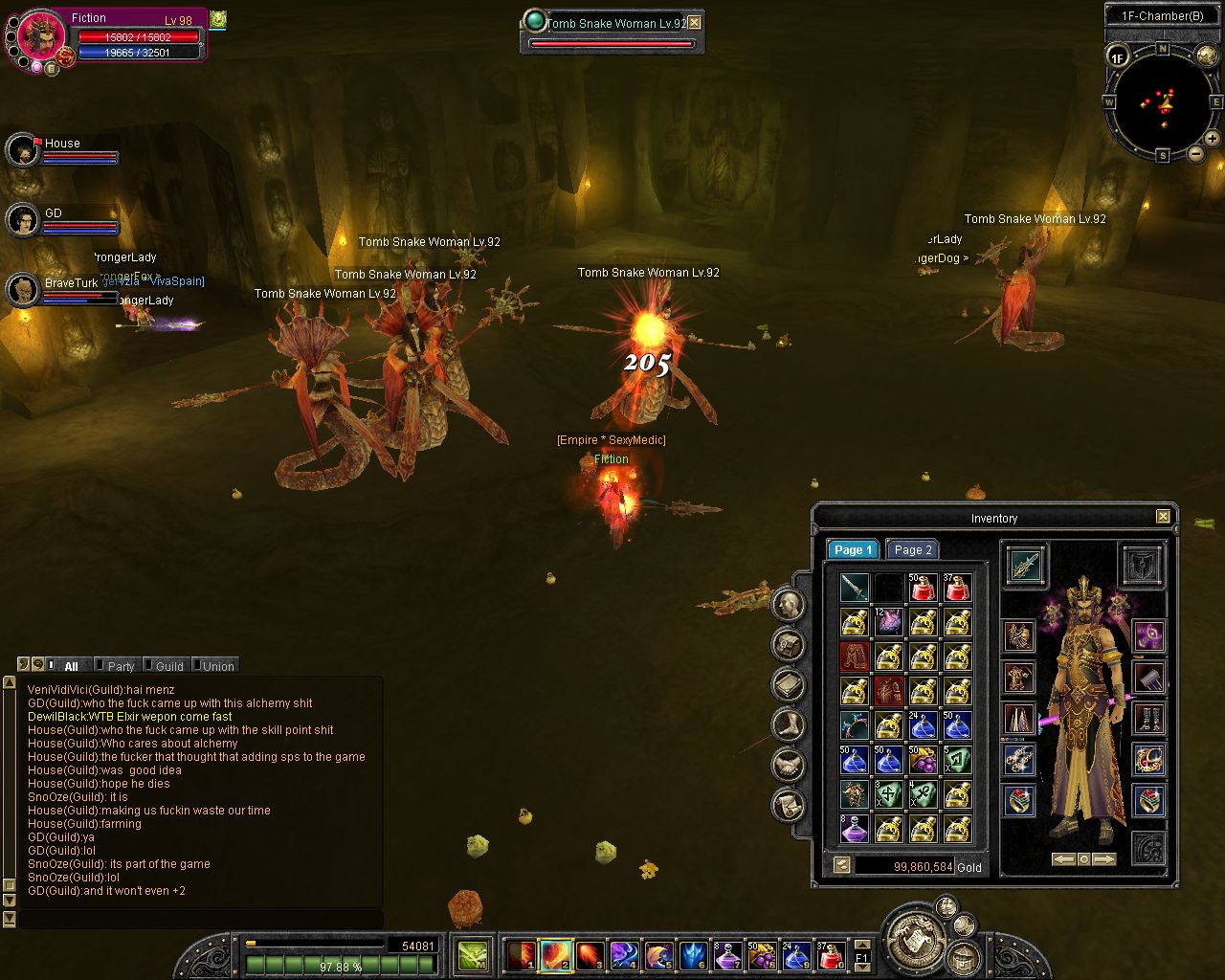Click the grape cluster item in inventory

(x=923, y=759)
